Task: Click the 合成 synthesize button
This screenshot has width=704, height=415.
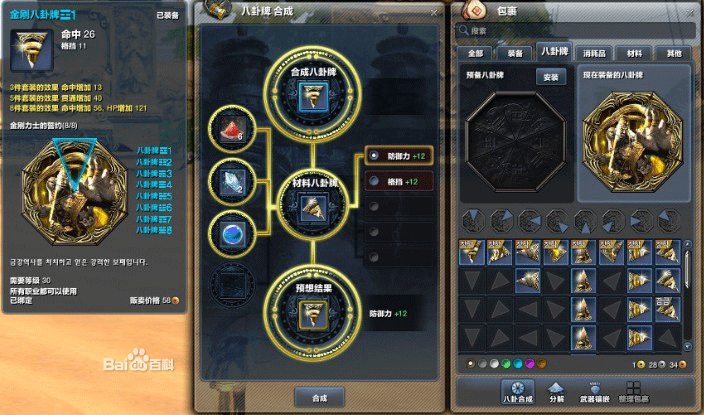Action: (319, 396)
